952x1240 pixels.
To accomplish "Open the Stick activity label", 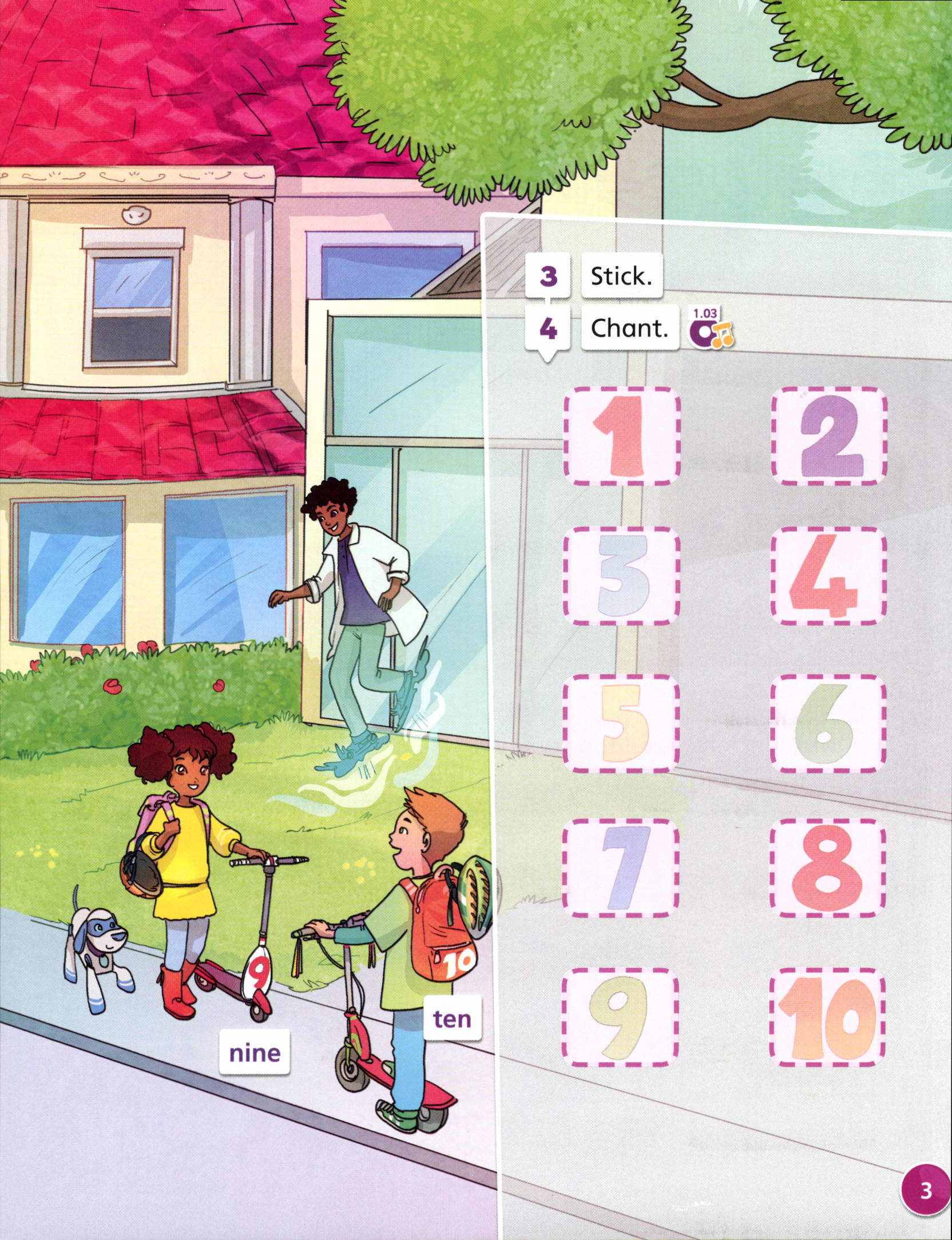I will (x=621, y=276).
